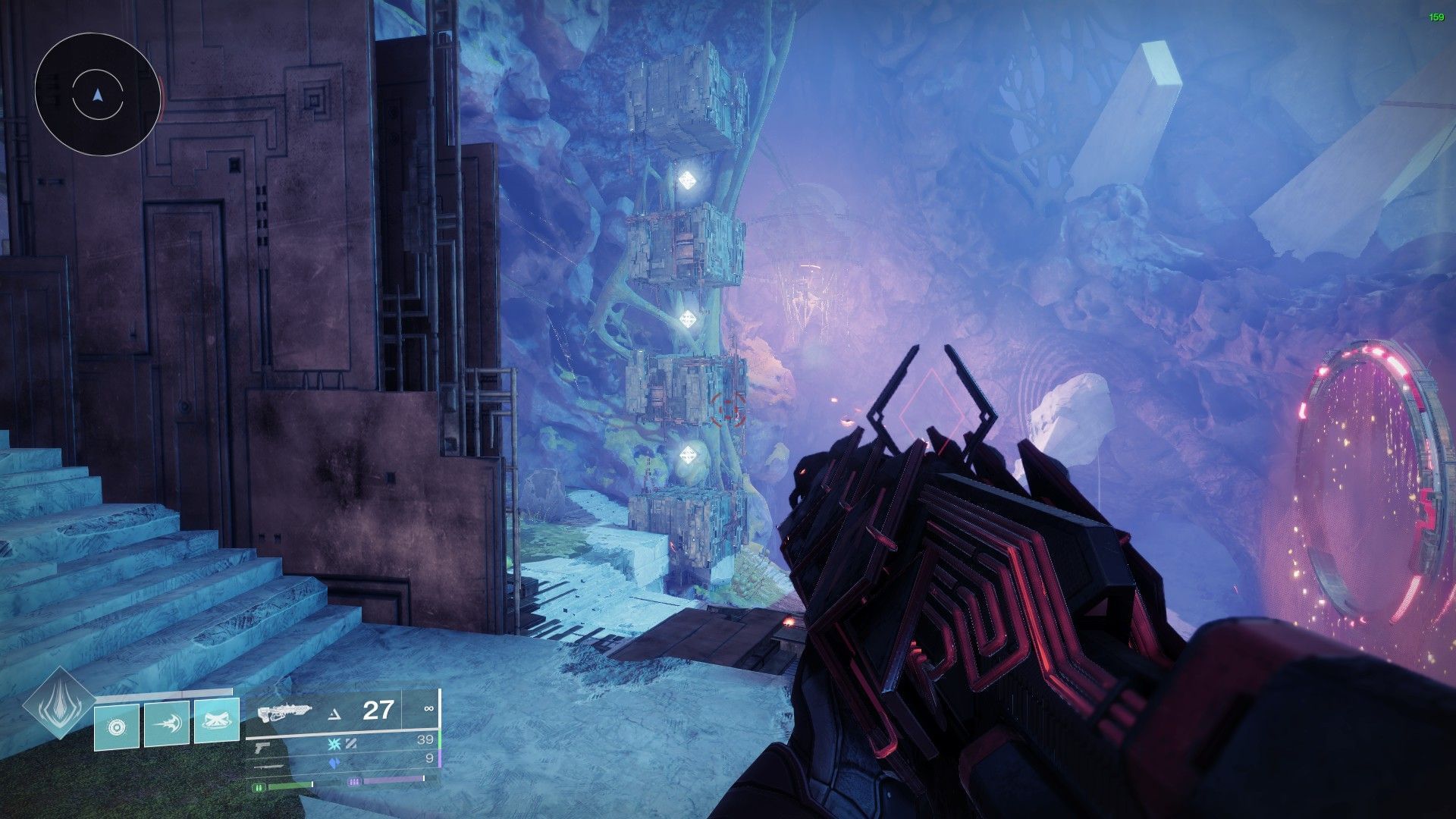Activate the diamond-shaped Super ability icon
This screenshot has width=1456, height=819.
[x=58, y=705]
